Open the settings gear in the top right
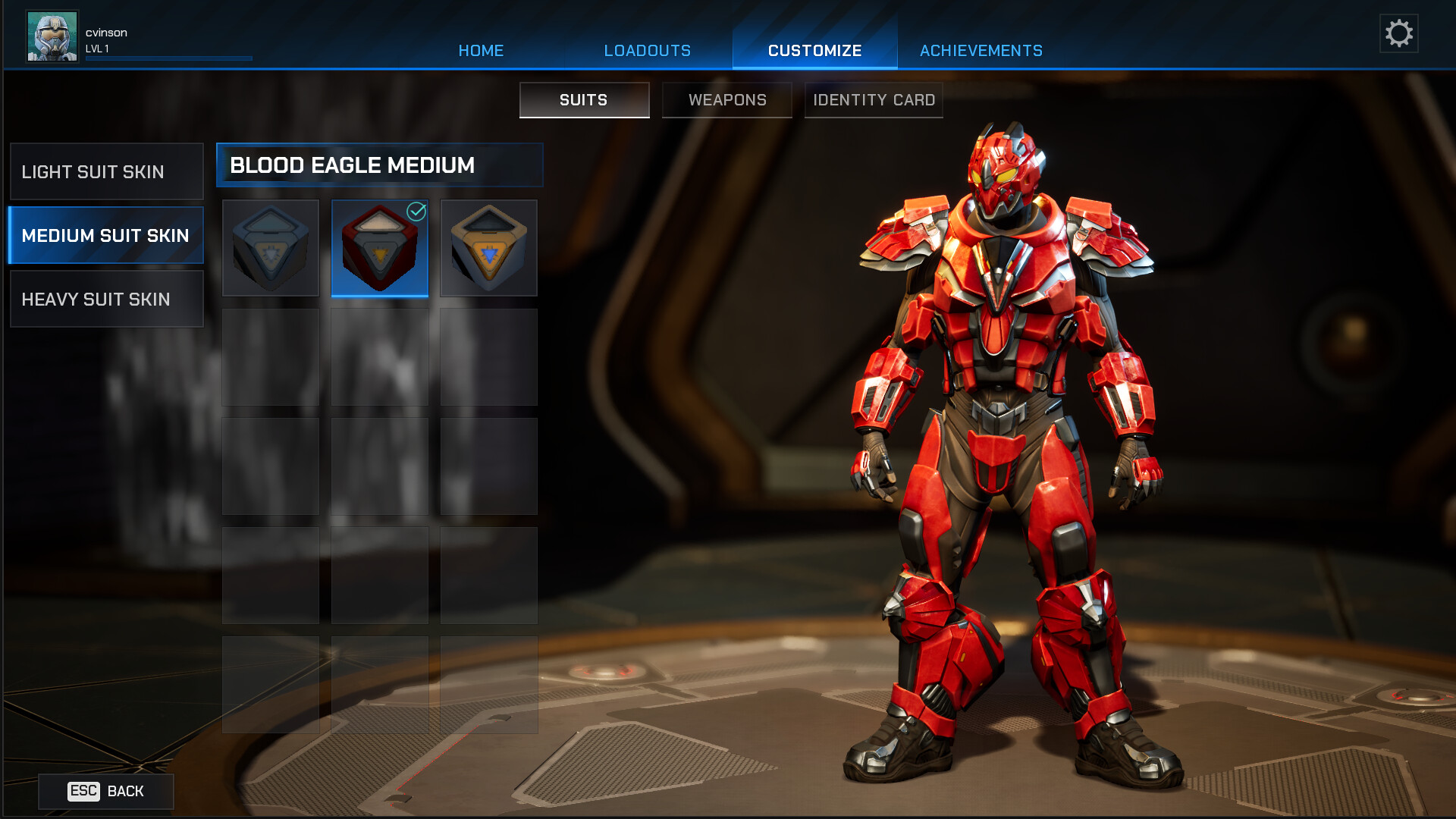Image resolution: width=1456 pixels, height=819 pixels. (x=1399, y=33)
